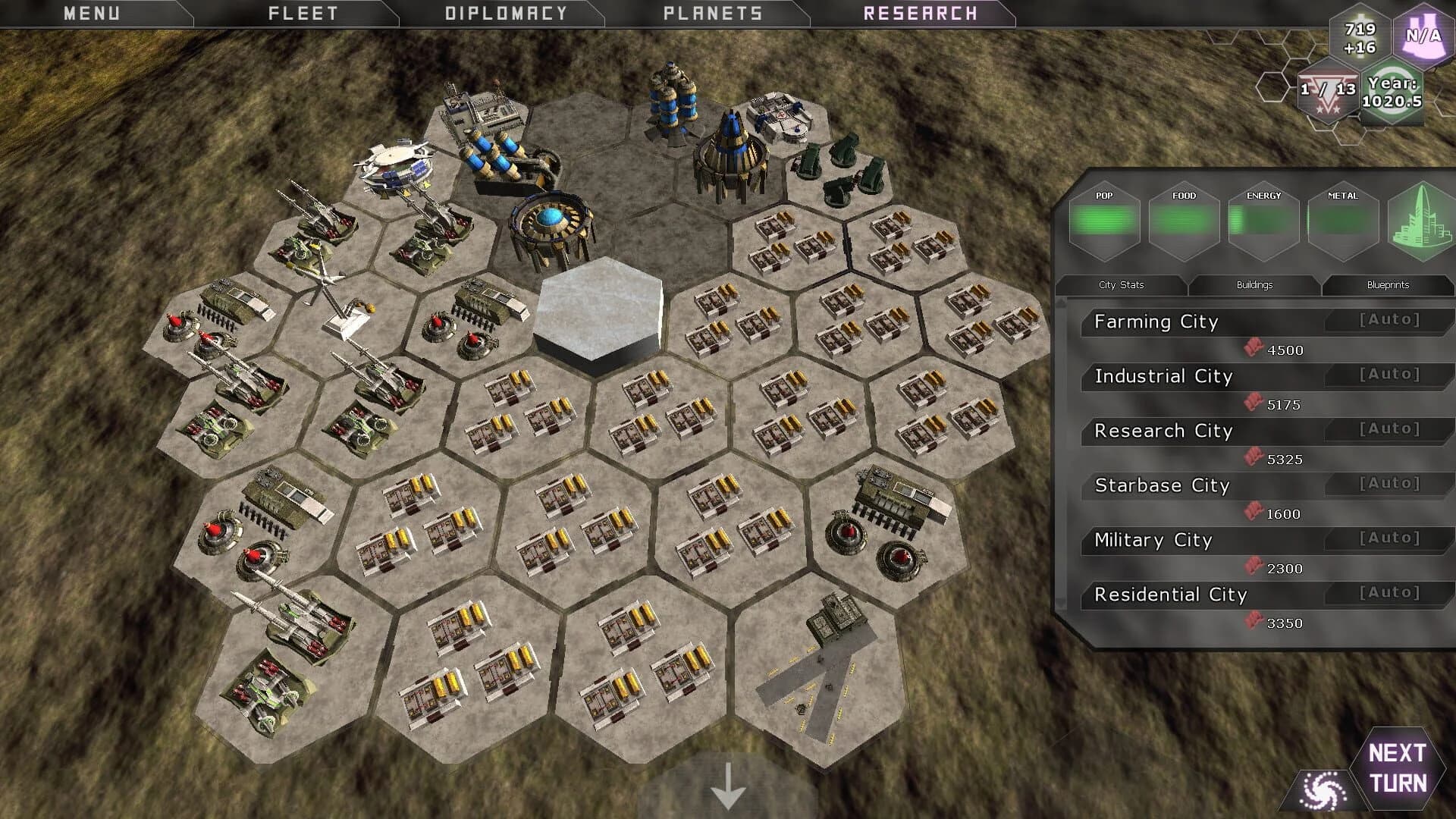Open the Research screen

point(920,14)
